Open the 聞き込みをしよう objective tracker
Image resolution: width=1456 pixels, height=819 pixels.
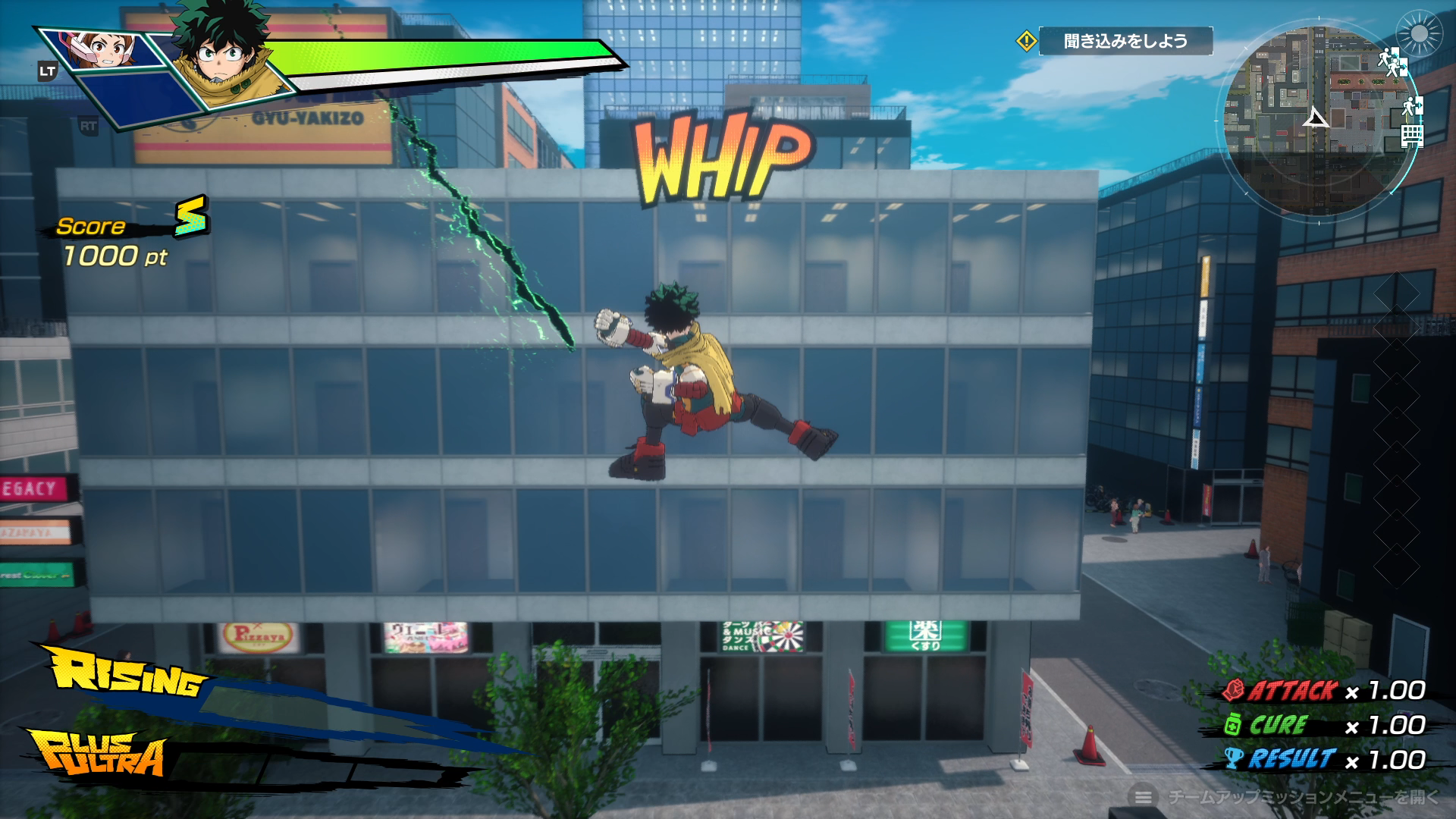[x=1125, y=41]
